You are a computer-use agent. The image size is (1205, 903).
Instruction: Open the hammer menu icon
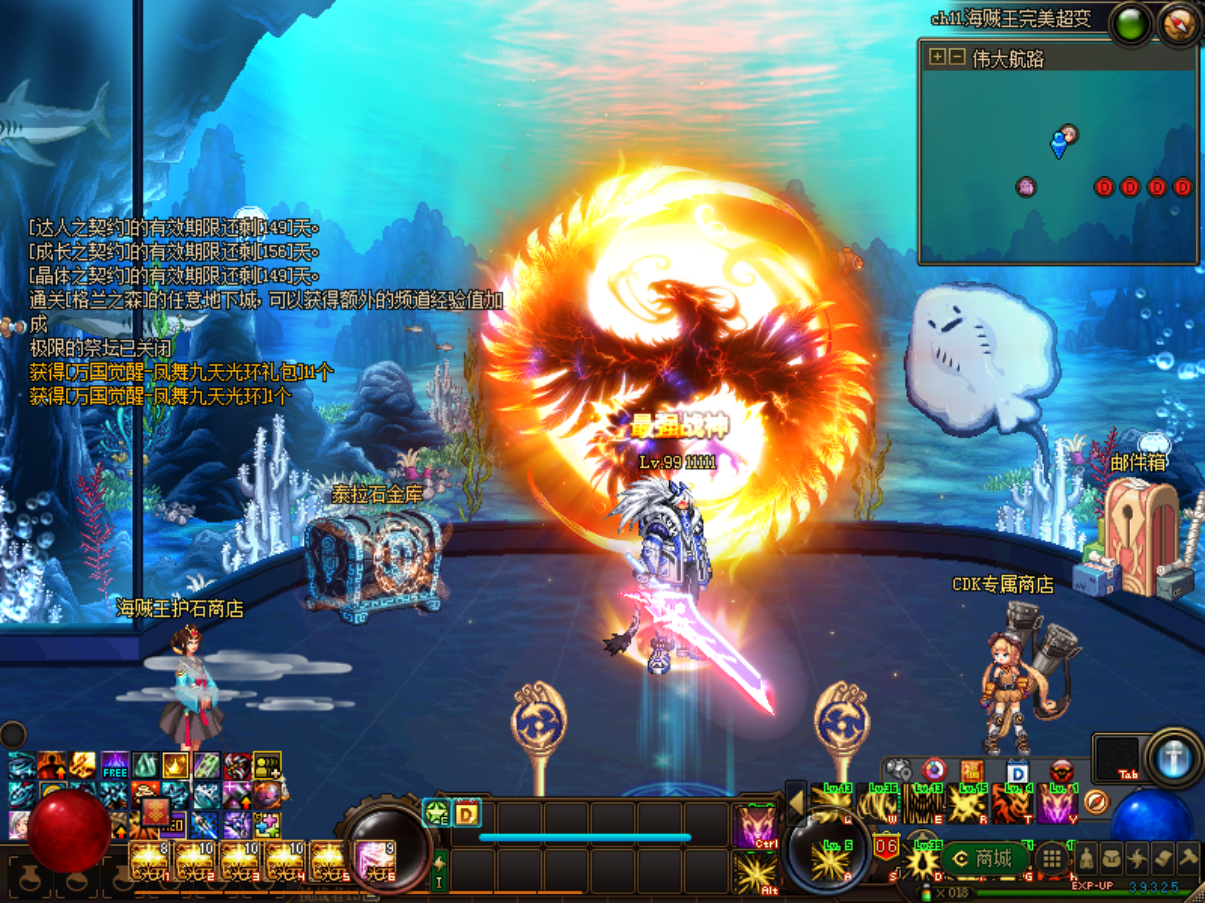pyautogui.click(x=1188, y=858)
